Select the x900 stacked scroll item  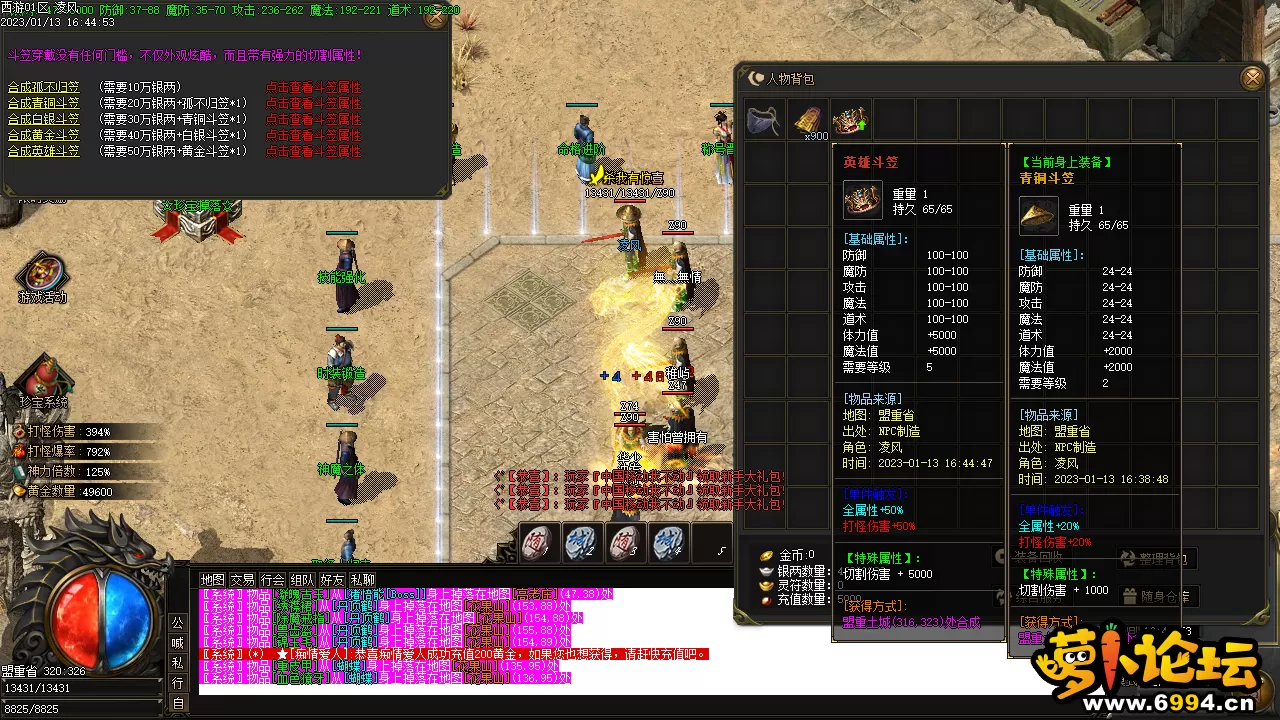[808, 120]
